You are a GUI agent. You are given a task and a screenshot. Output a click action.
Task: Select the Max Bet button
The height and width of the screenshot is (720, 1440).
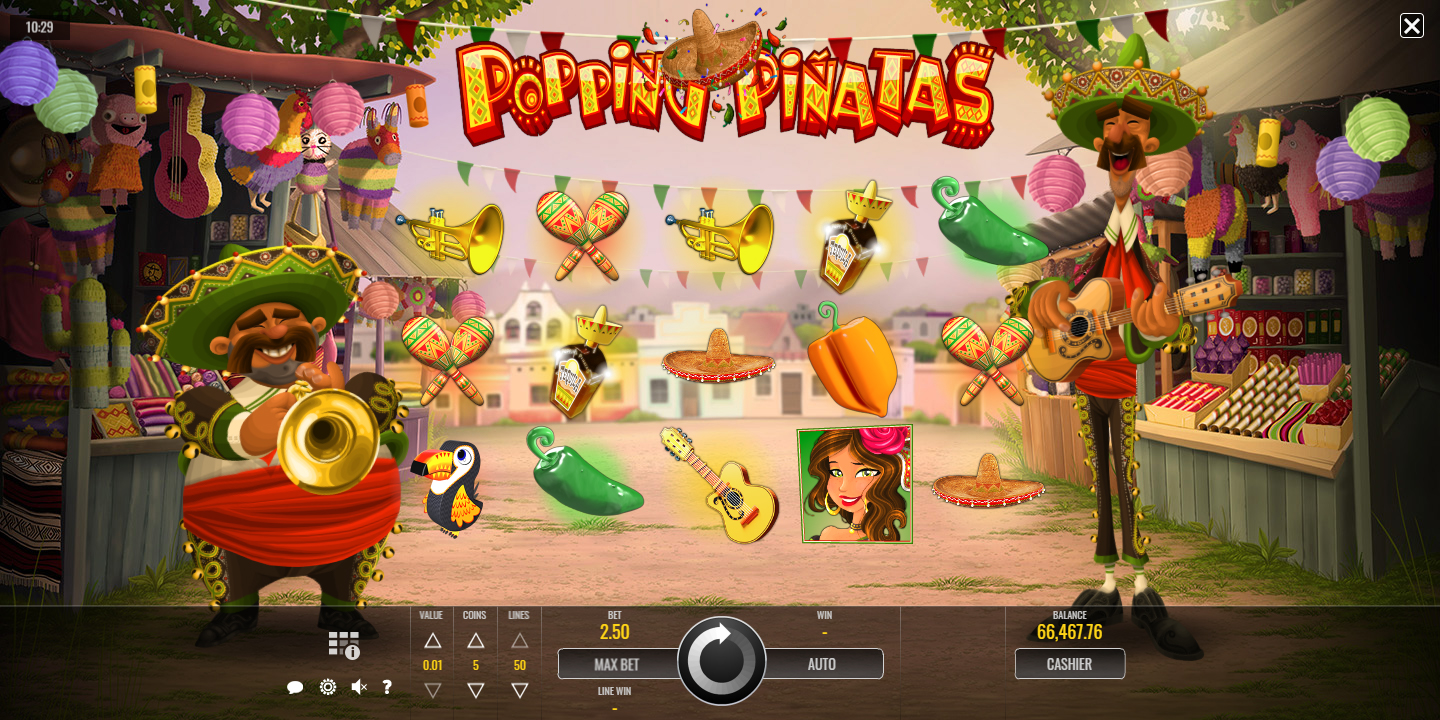point(617,664)
